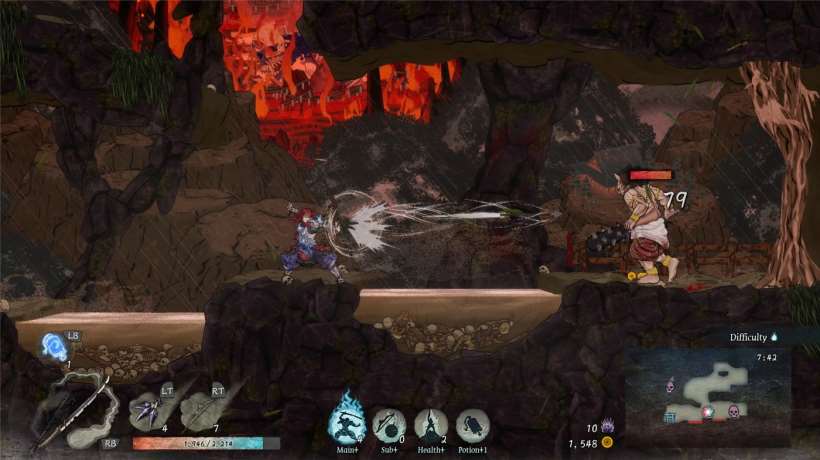Image resolution: width=820 pixels, height=460 pixels.
Task: Click the Difficulty water drop indicator
Action: 774,338
